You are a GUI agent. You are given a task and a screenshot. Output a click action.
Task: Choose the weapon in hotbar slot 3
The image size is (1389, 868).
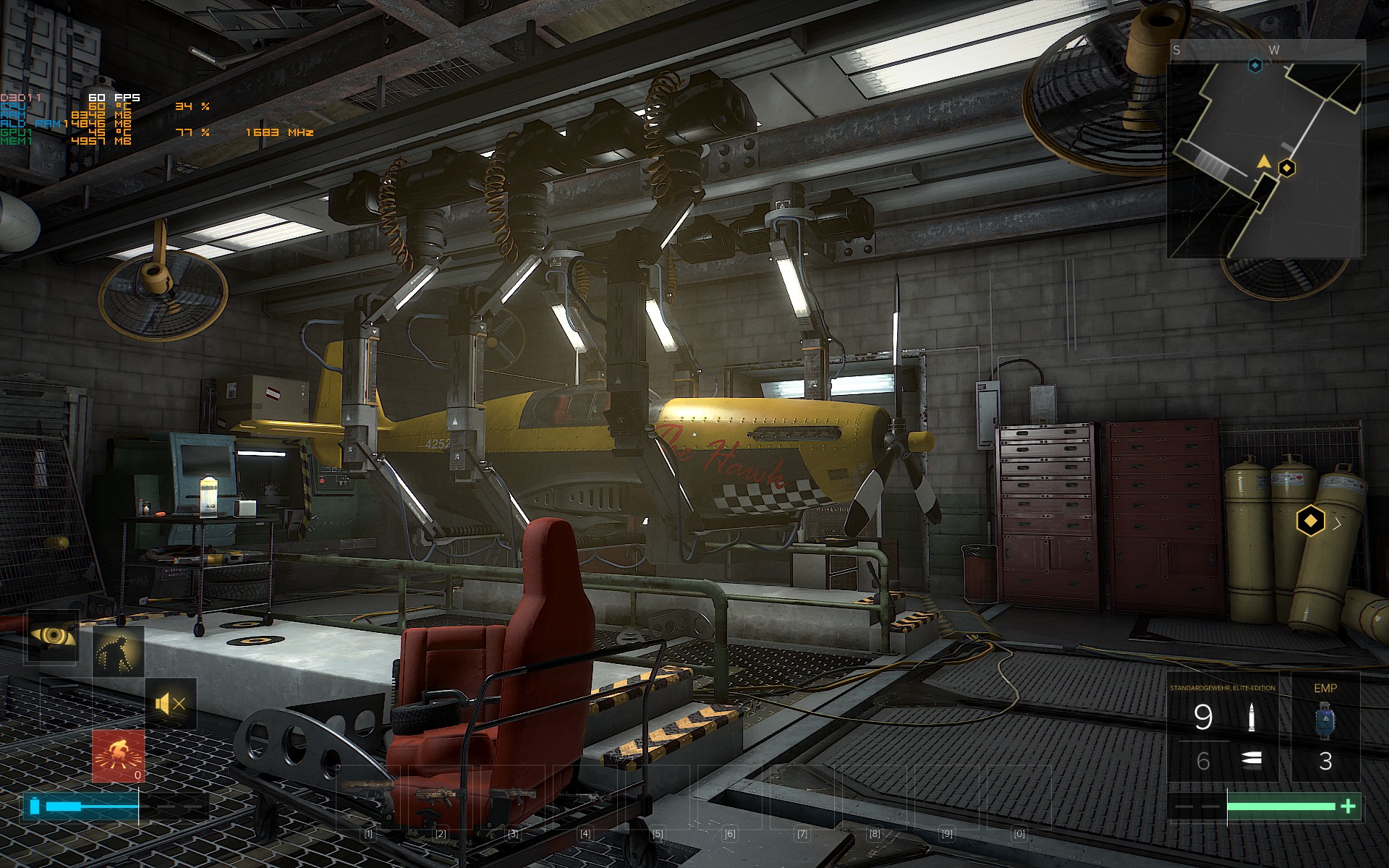click(513, 796)
